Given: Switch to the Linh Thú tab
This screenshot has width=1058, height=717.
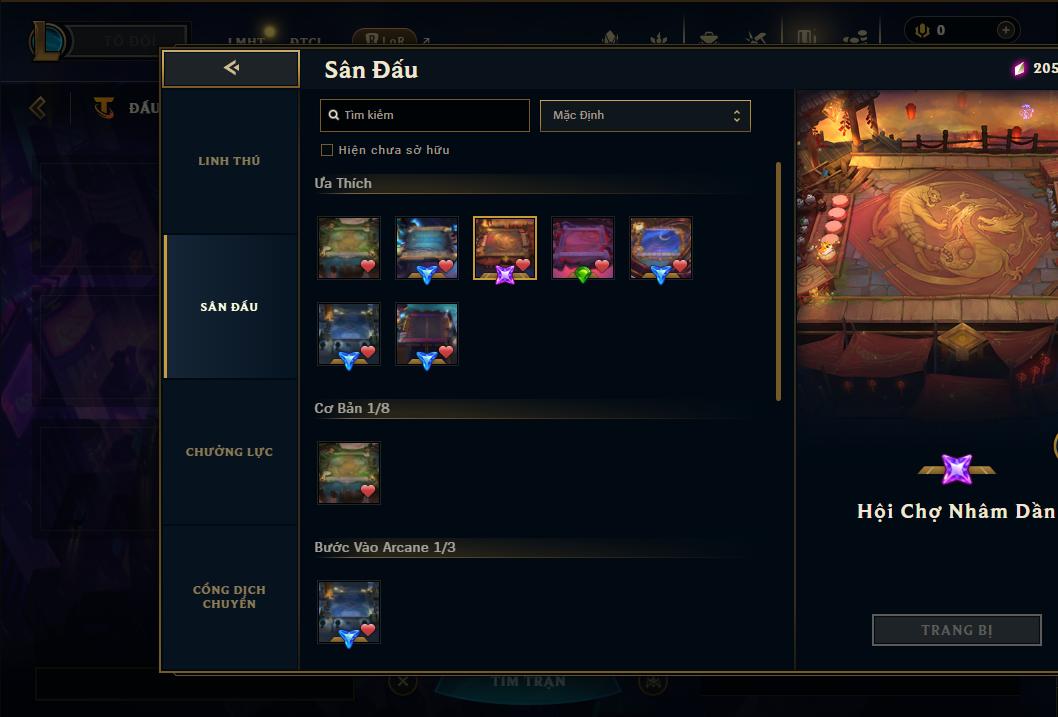Looking at the screenshot, I should tap(229, 161).
